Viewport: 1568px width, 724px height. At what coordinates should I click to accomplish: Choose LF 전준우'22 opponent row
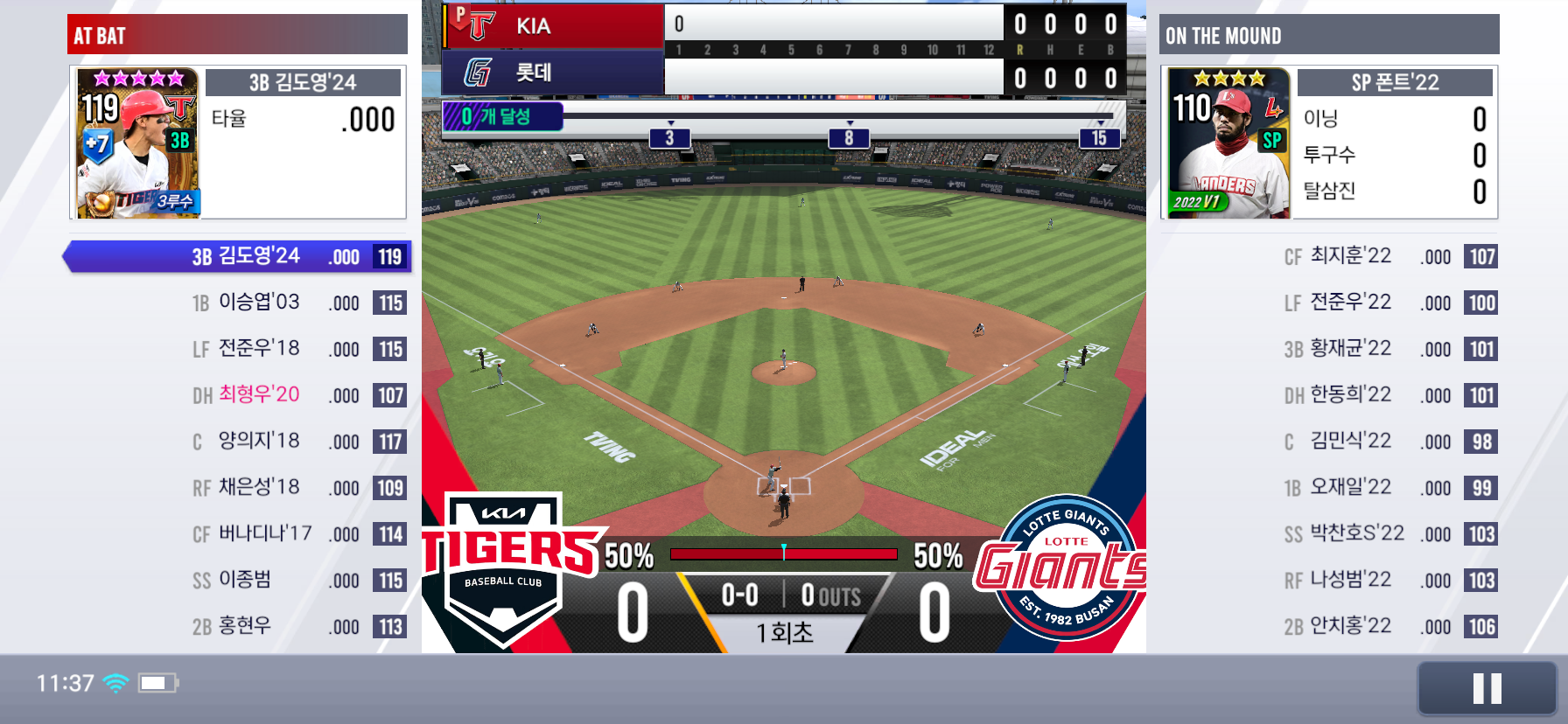[1389, 303]
